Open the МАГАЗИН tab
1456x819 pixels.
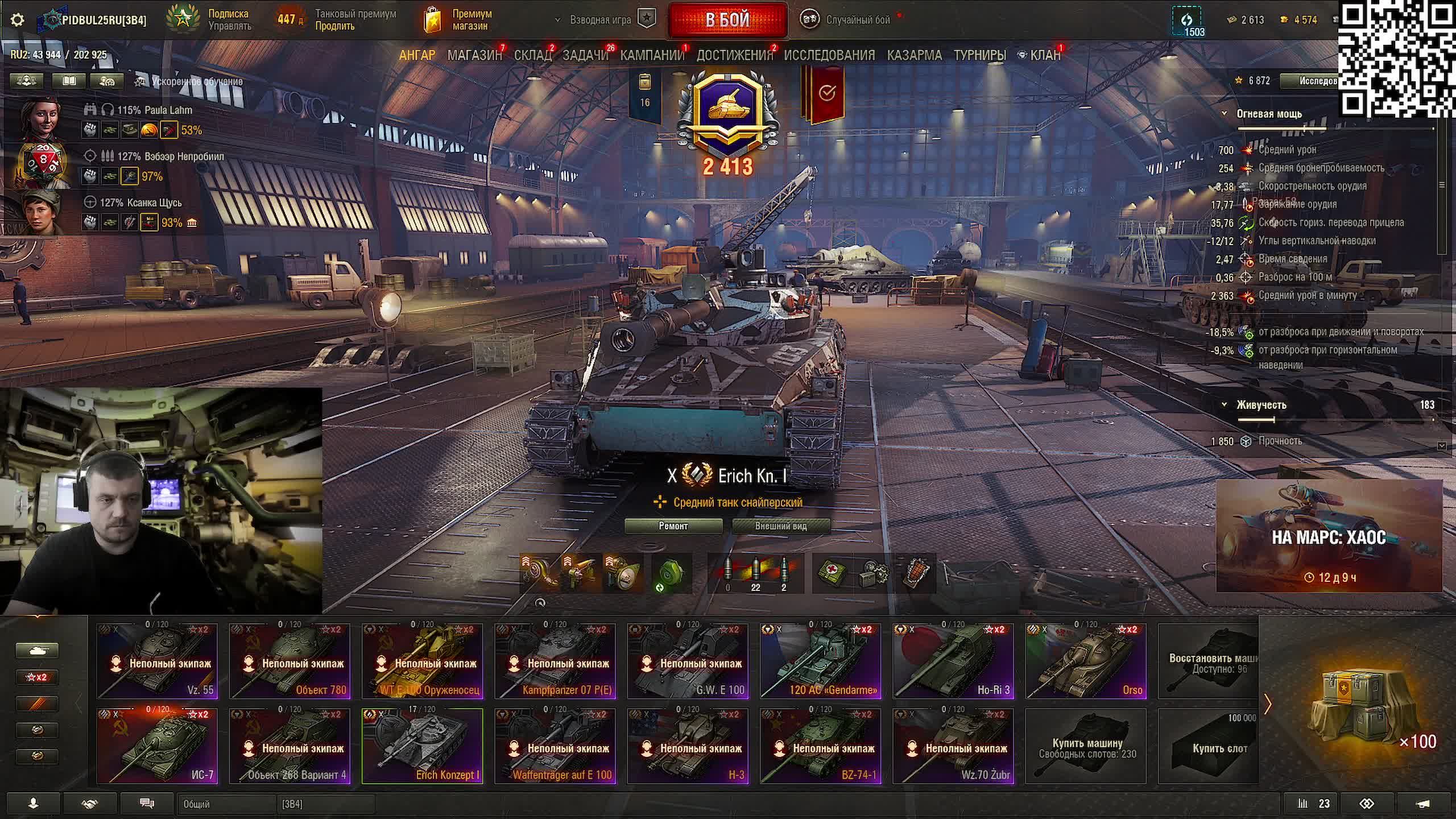[x=474, y=55]
